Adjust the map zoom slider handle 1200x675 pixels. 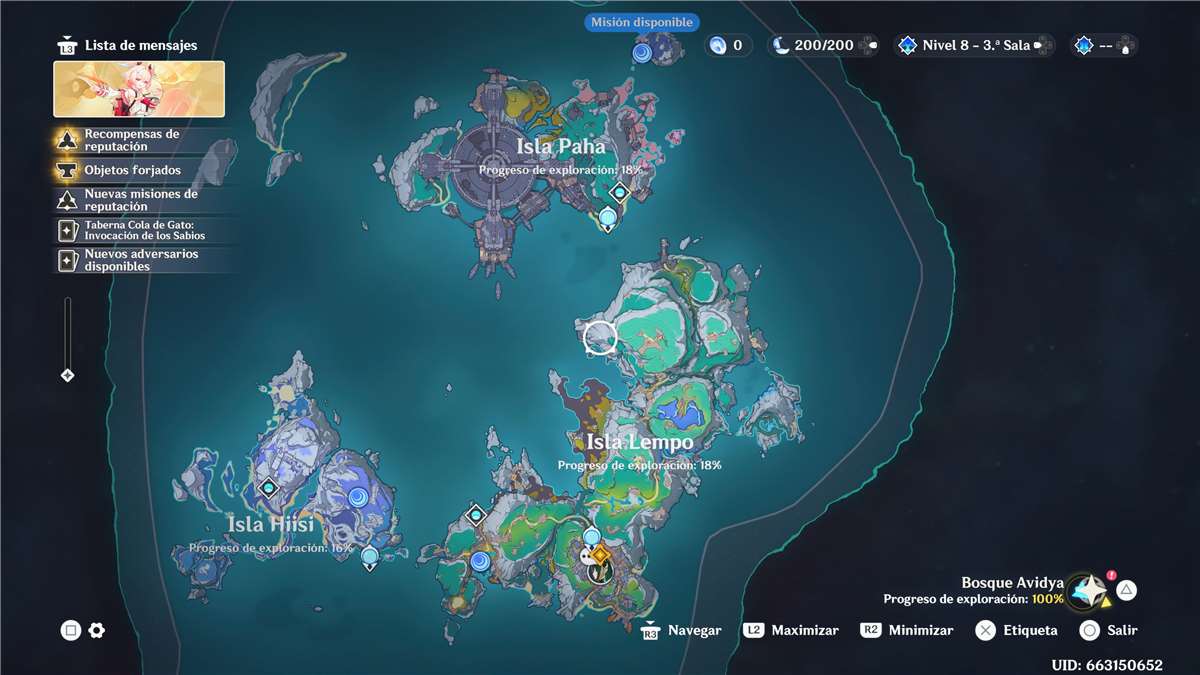67,376
